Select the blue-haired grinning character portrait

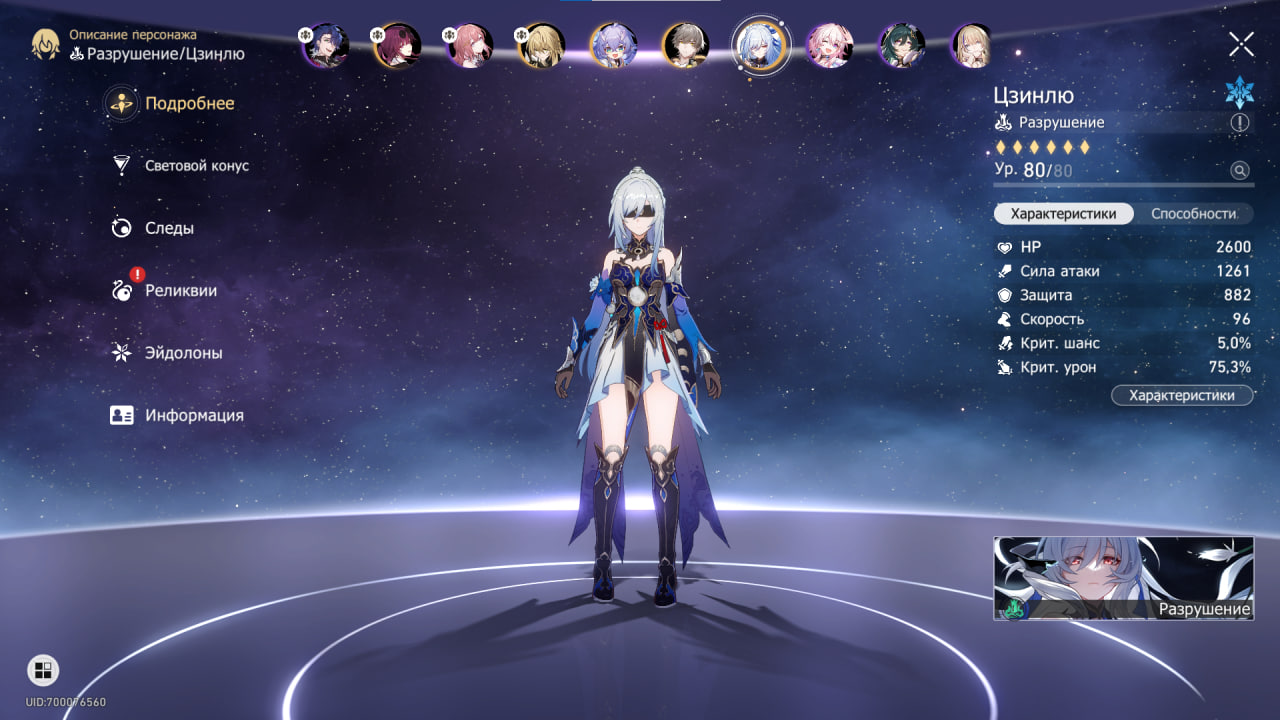point(325,45)
